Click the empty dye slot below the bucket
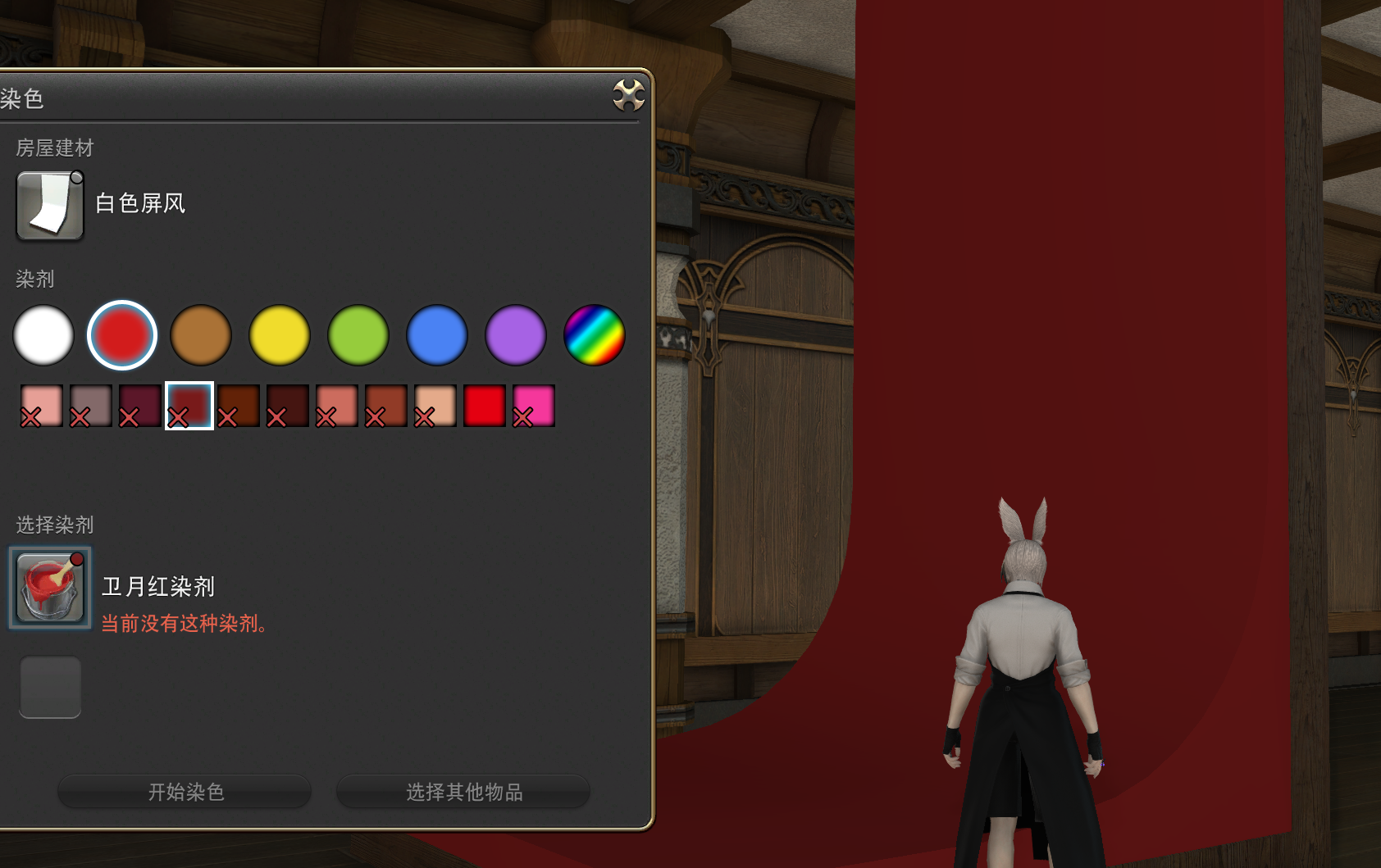 [x=49, y=687]
